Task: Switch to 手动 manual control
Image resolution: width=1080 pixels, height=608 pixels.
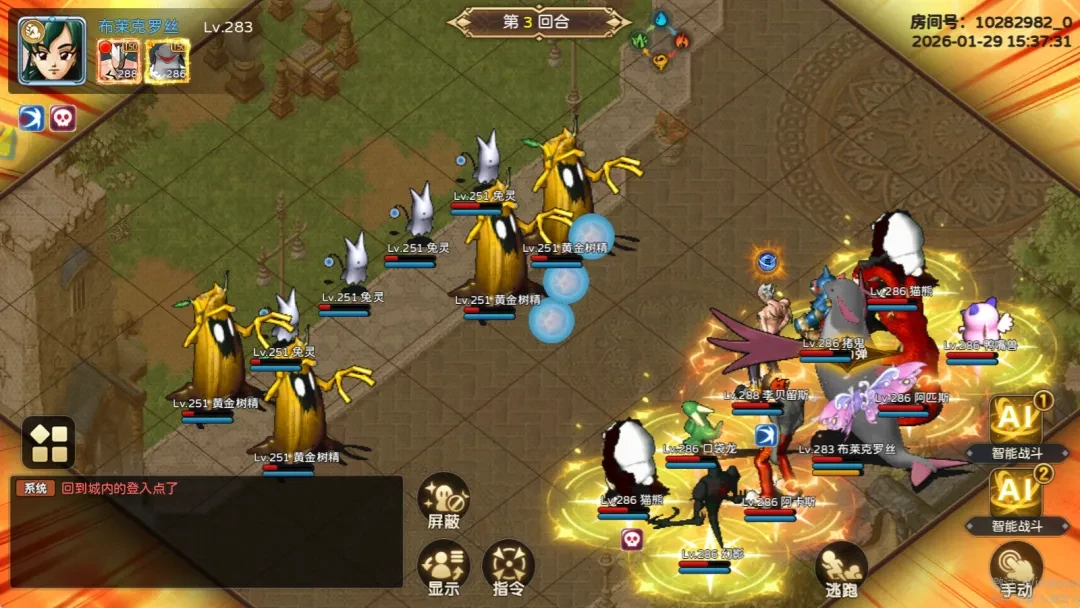Action: click(1016, 570)
